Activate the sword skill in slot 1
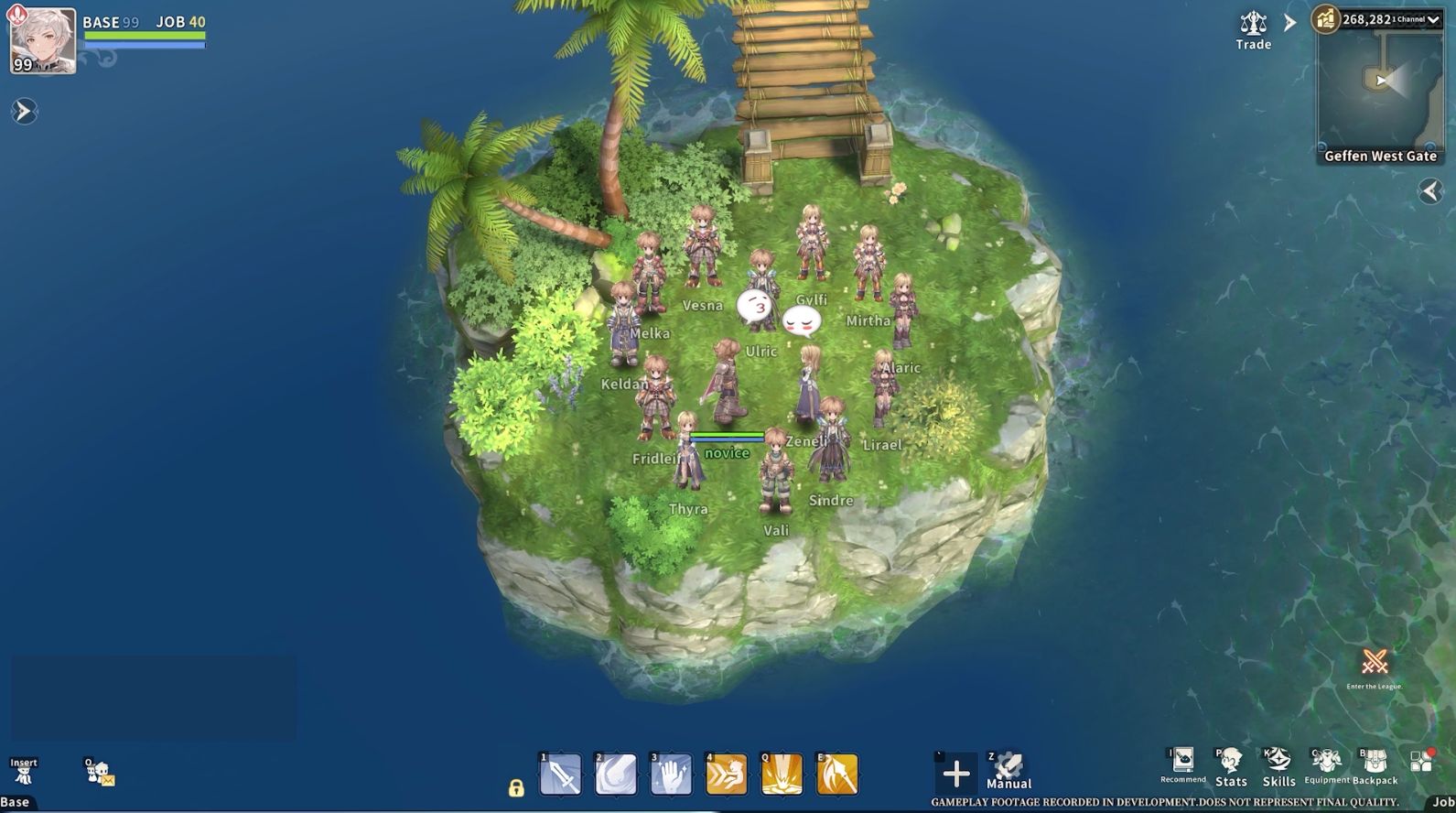1456x813 pixels. [561, 775]
